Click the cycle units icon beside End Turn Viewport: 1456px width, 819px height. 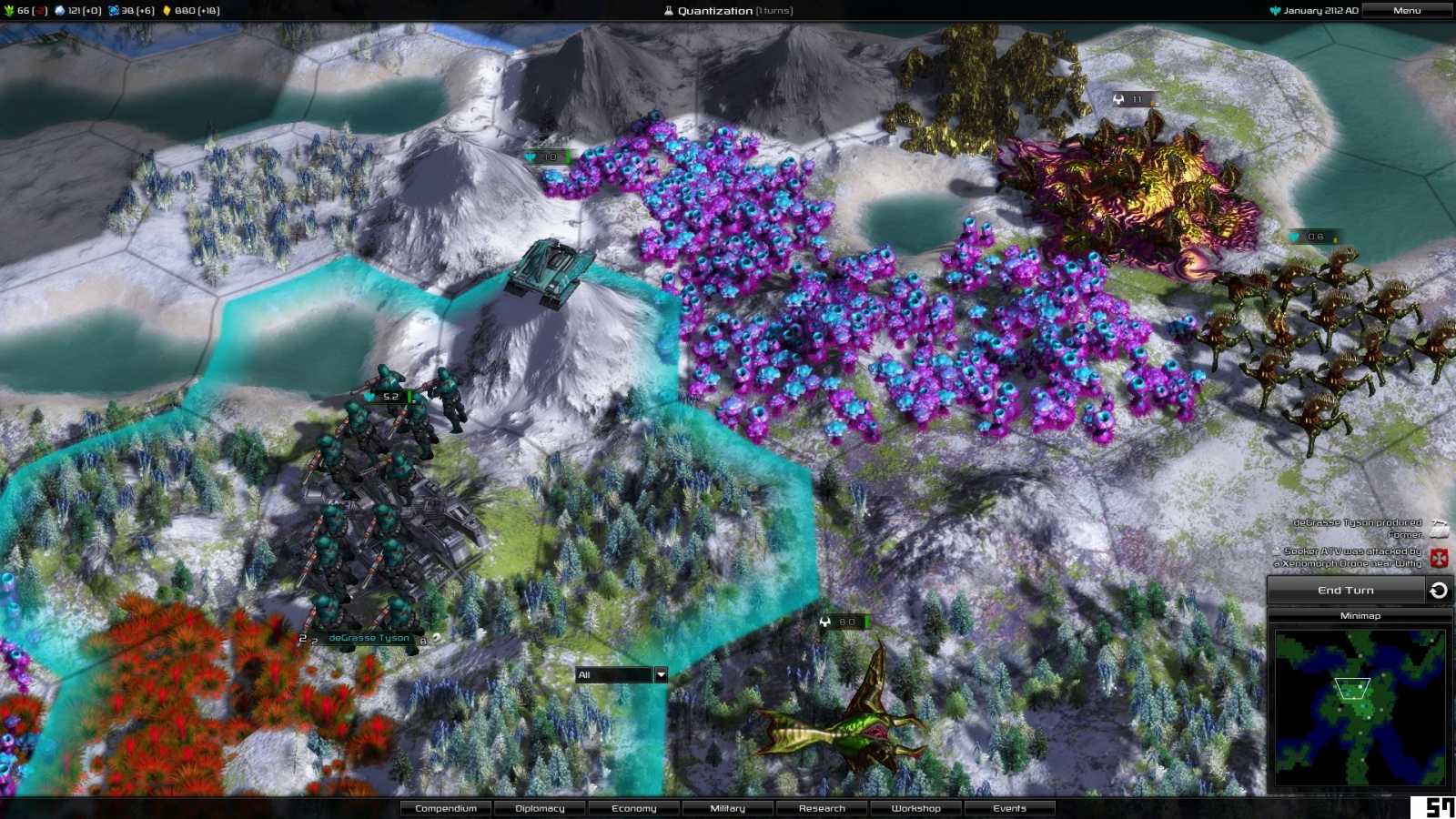click(1438, 590)
